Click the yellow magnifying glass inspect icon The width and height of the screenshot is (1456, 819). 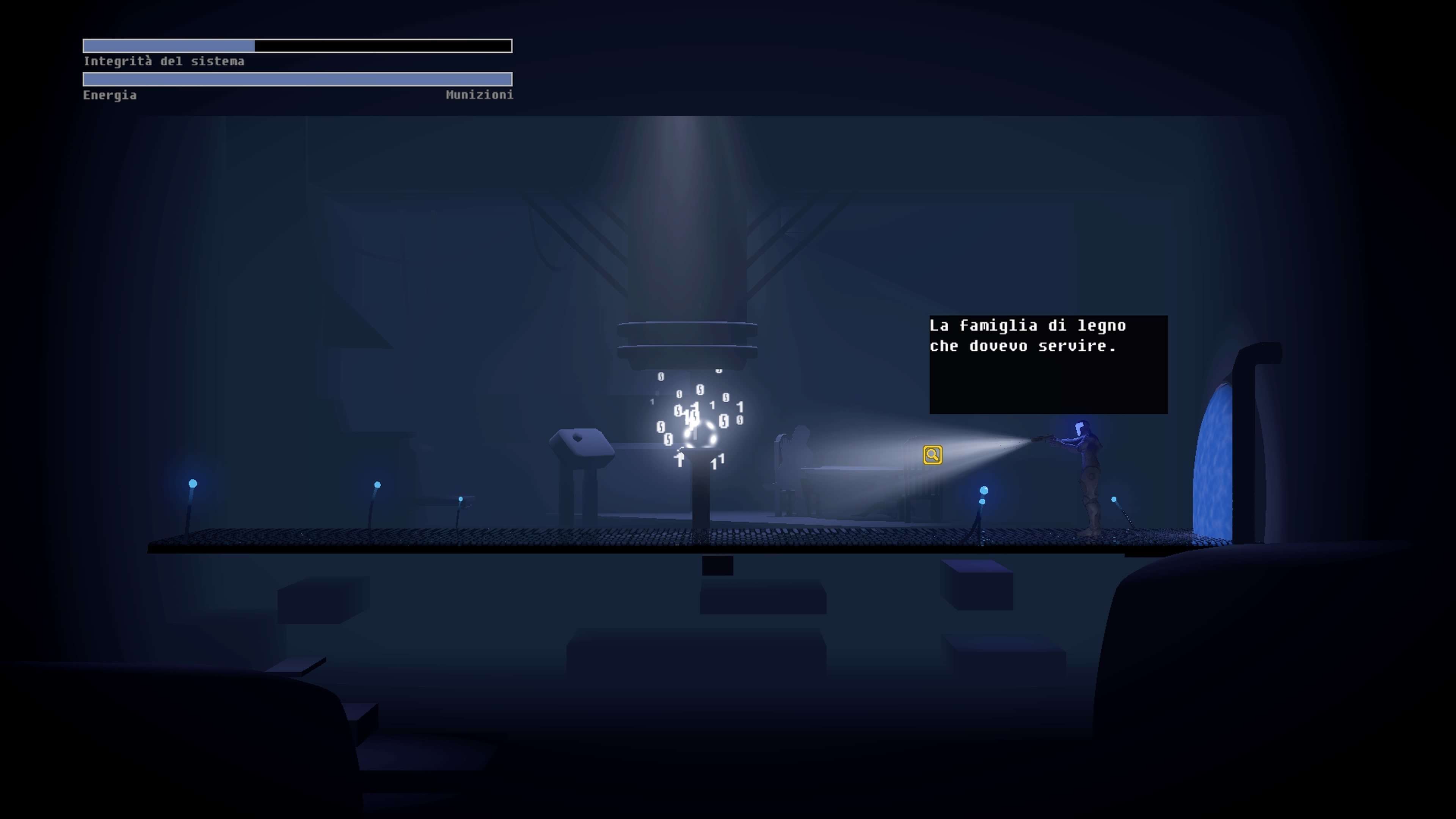(932, 455)
